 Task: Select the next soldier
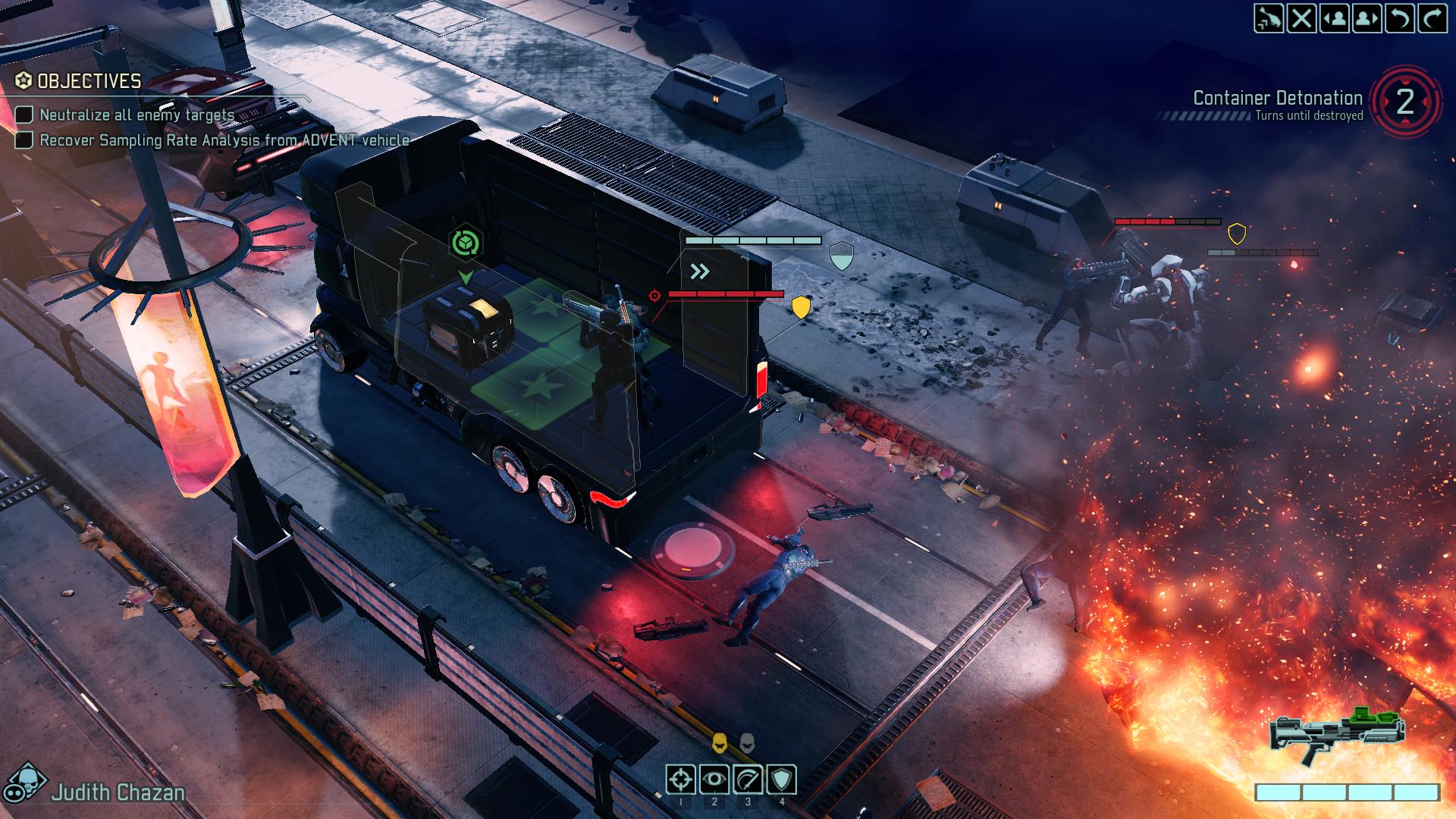click(x=1367, y=18)
